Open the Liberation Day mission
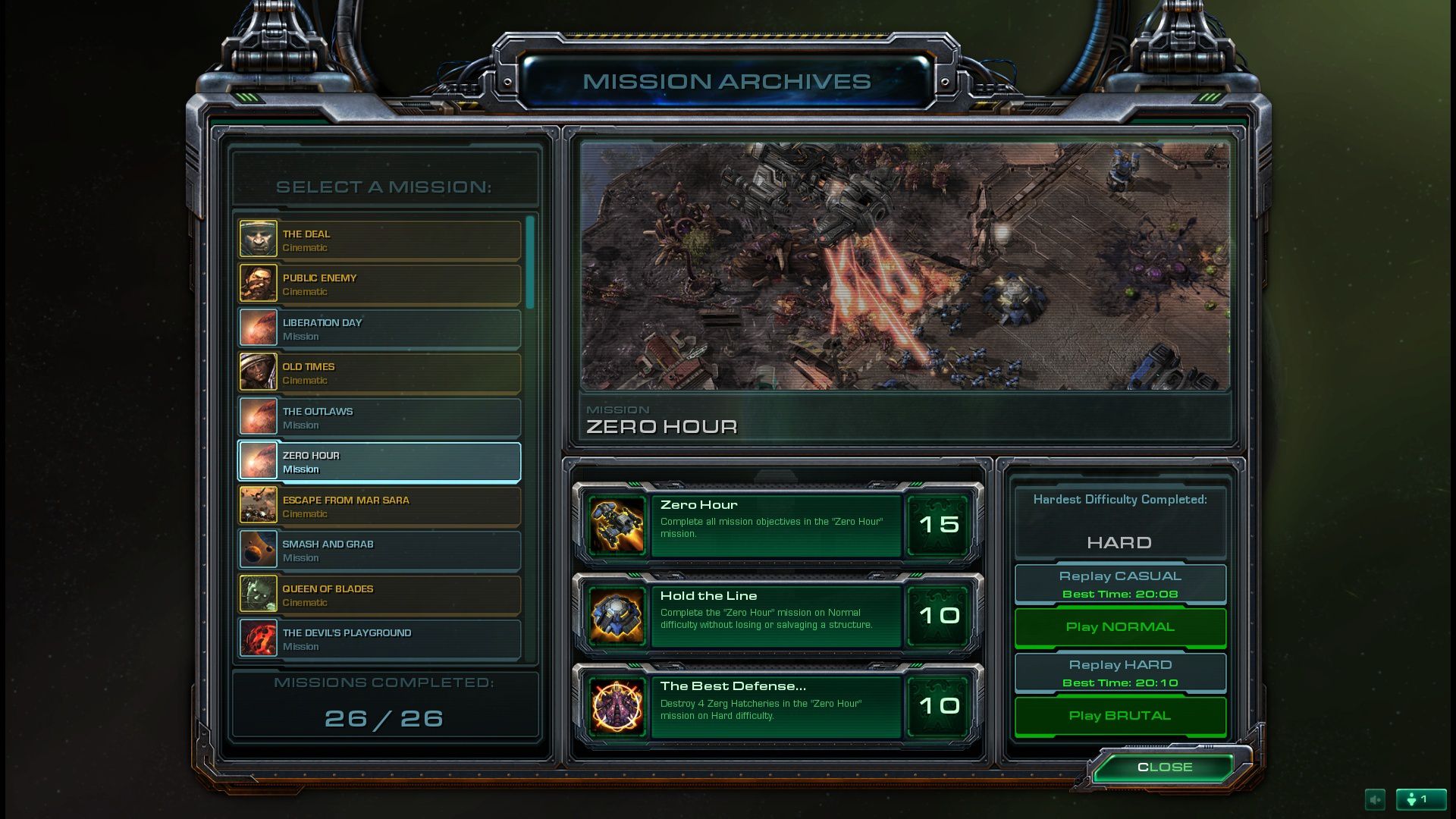 379,329
